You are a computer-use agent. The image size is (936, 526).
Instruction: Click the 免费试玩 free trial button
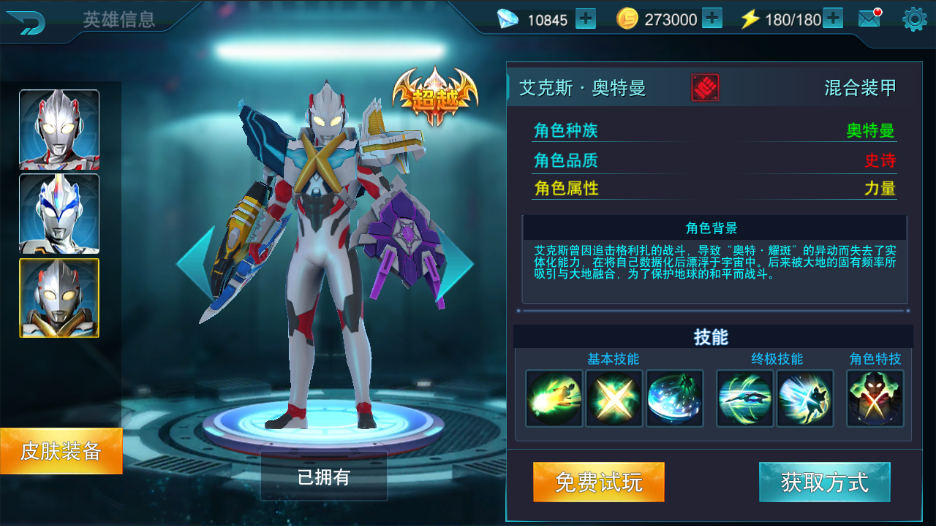pyautogui.click(x=598, y=483)
